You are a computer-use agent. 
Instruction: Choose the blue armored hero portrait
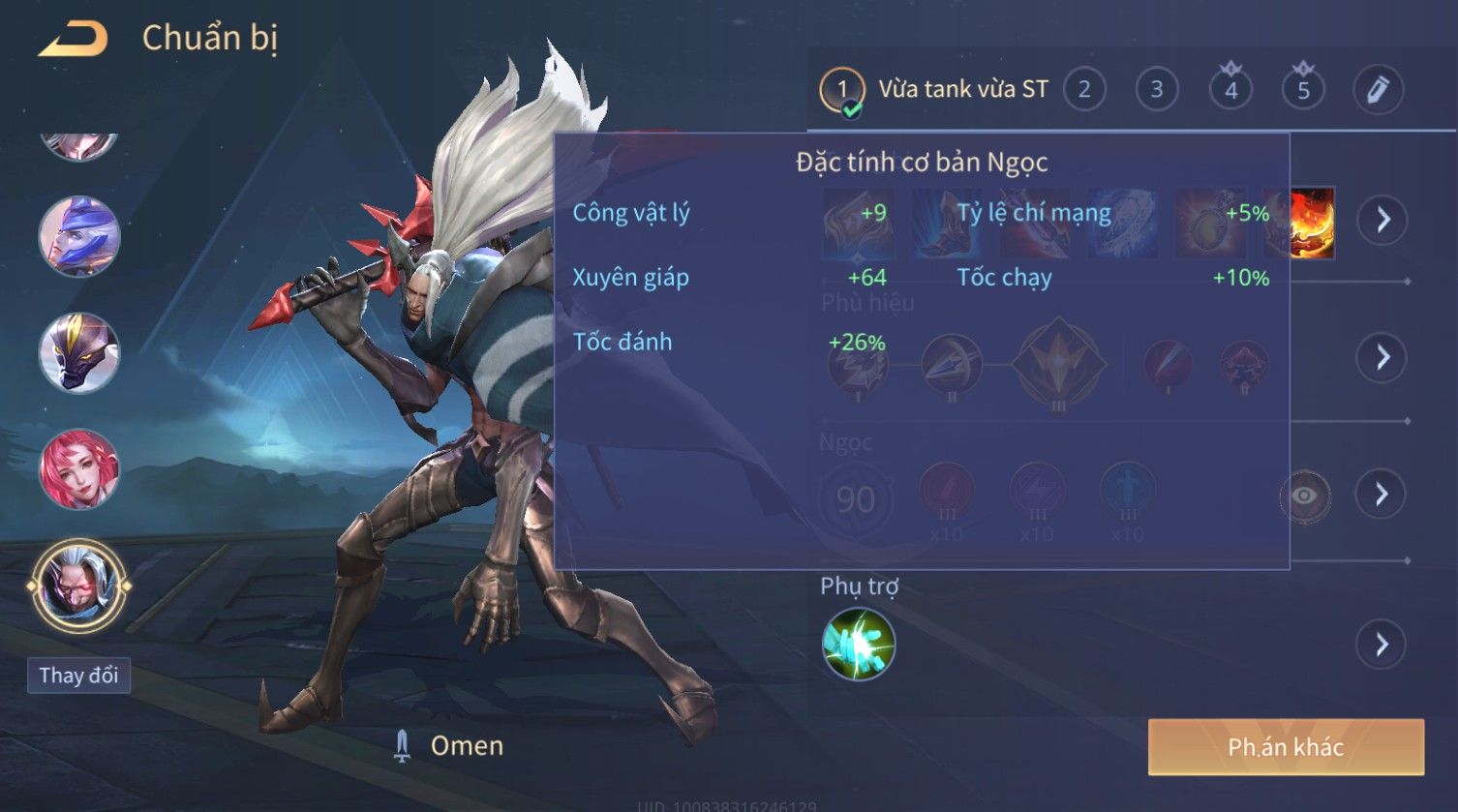79,236
